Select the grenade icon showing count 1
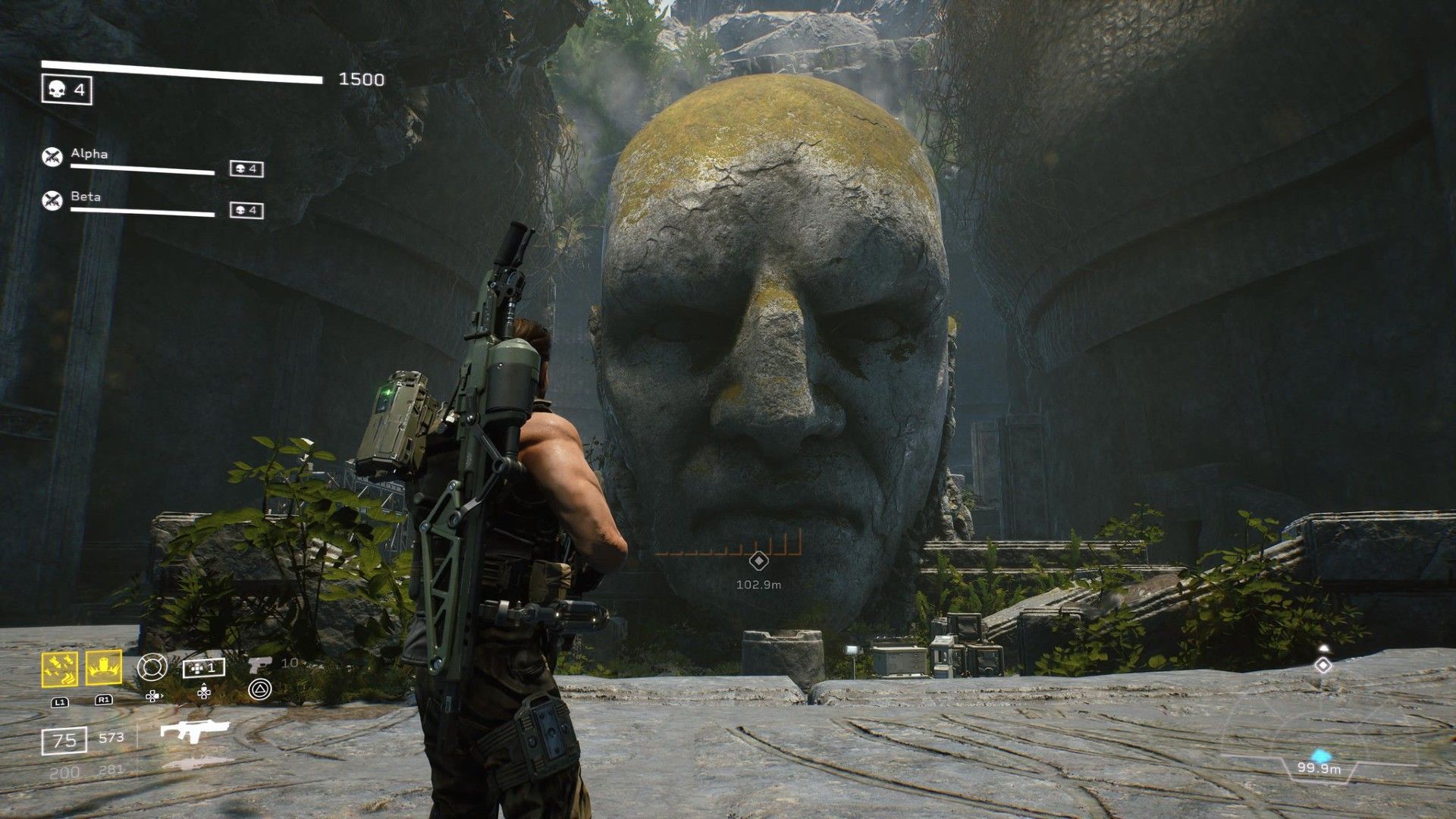Viewport: 1456px width, 819px height. 203,667
